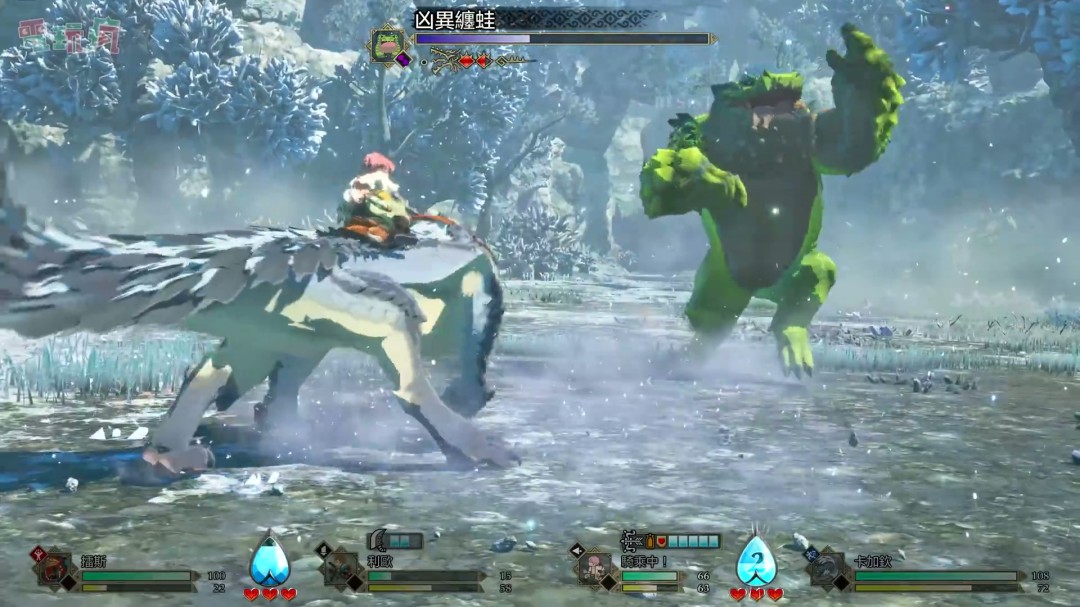Click the kinship gem showing number 2
Image resolution: width=1080 pixels, height=607 pixels.
[756, 561]
